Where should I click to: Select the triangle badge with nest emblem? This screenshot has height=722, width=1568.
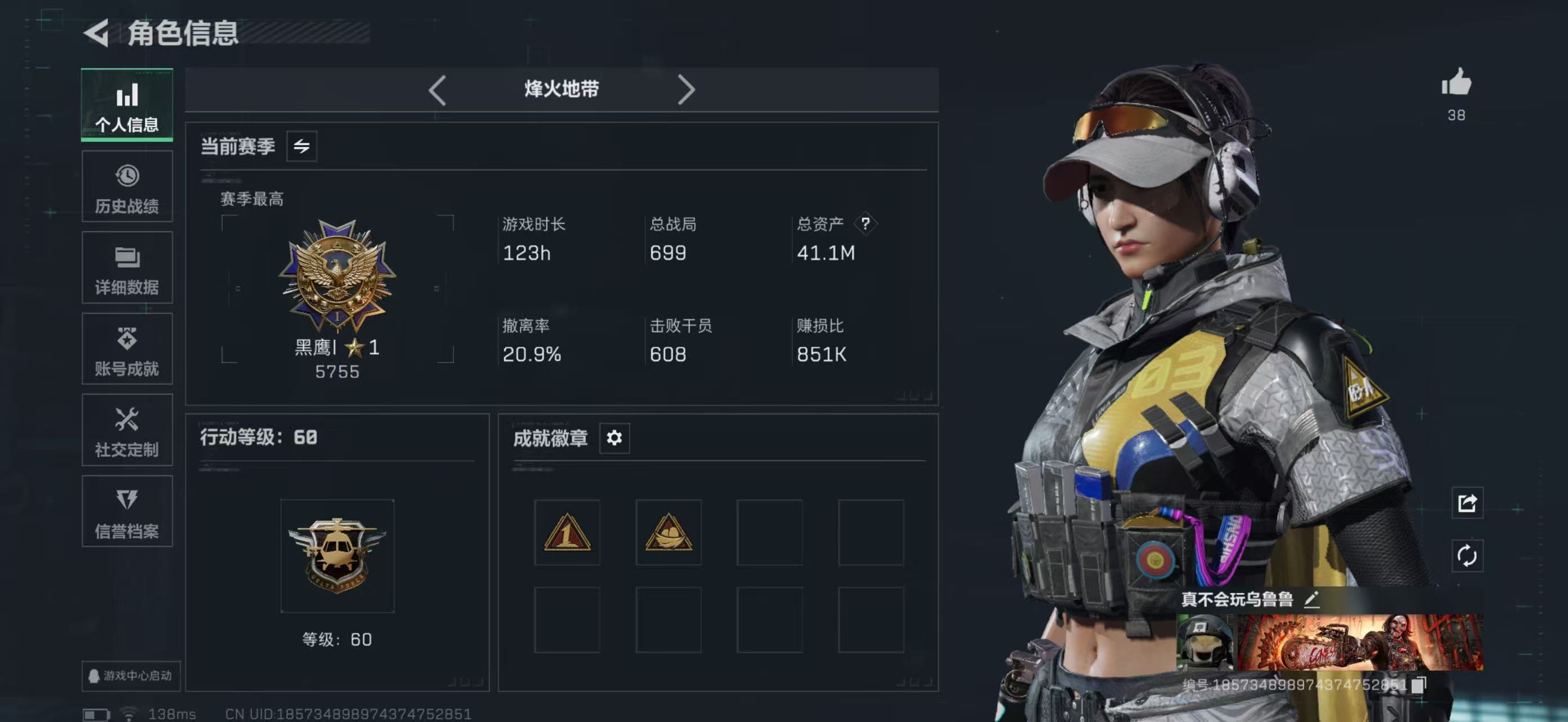[668, 532]
